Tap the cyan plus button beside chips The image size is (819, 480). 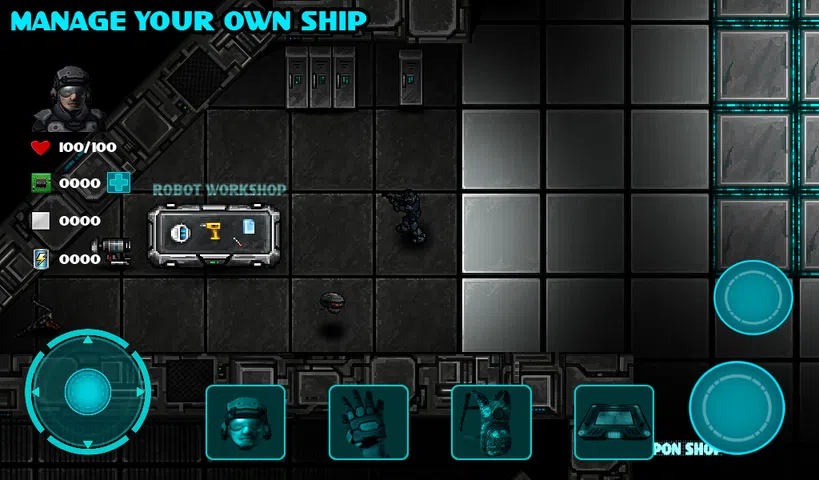point(119,182)
